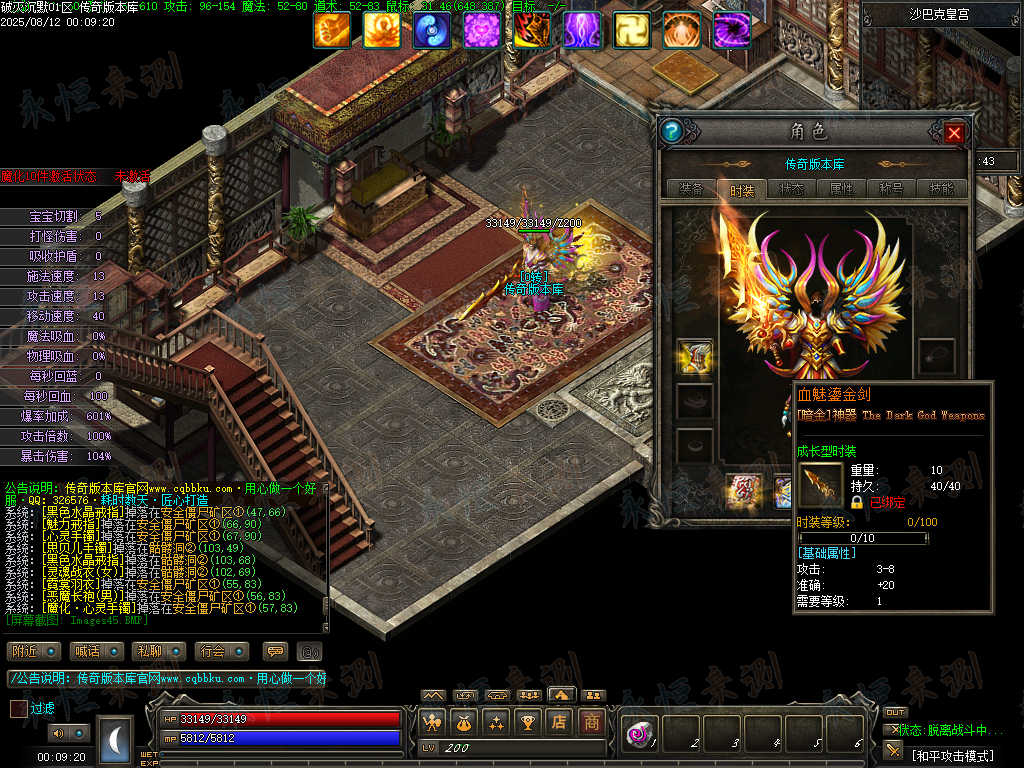Toggle the sword attack mode button
This screenshot has width=1024, height=768.
tap(894, 749)
